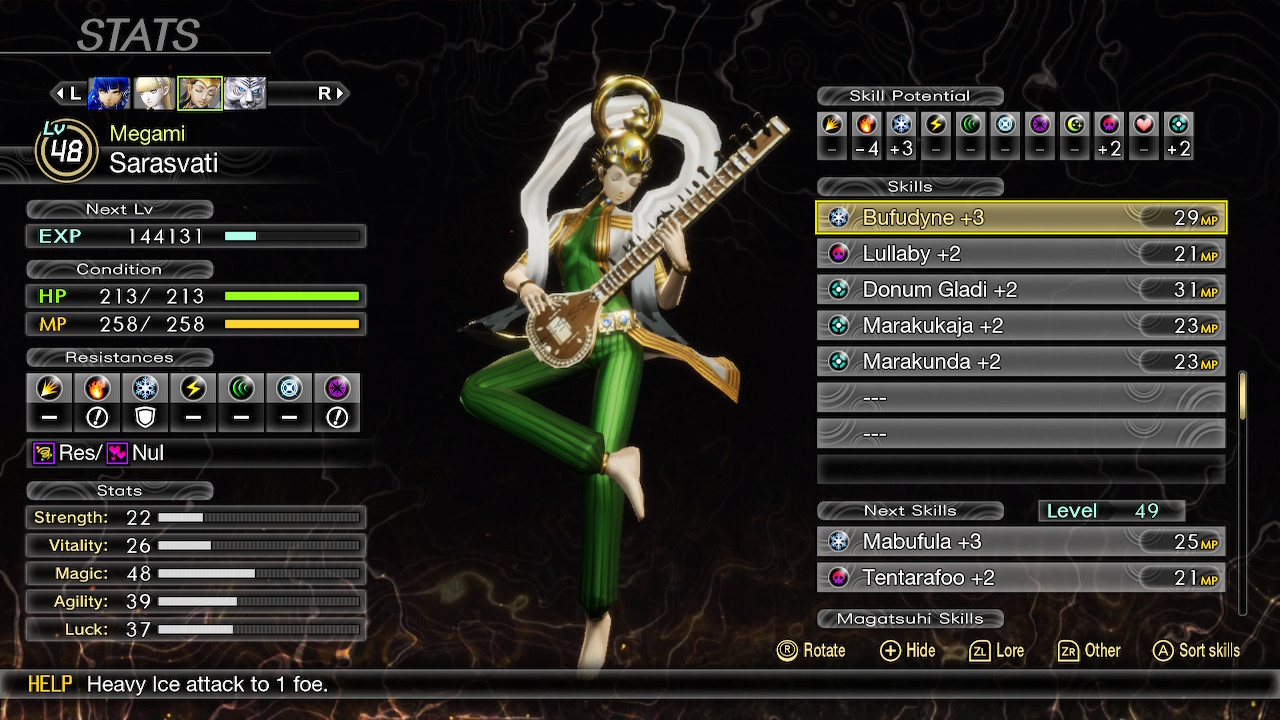Click the ice icon next to Bufudyne

tap(837, 217)
